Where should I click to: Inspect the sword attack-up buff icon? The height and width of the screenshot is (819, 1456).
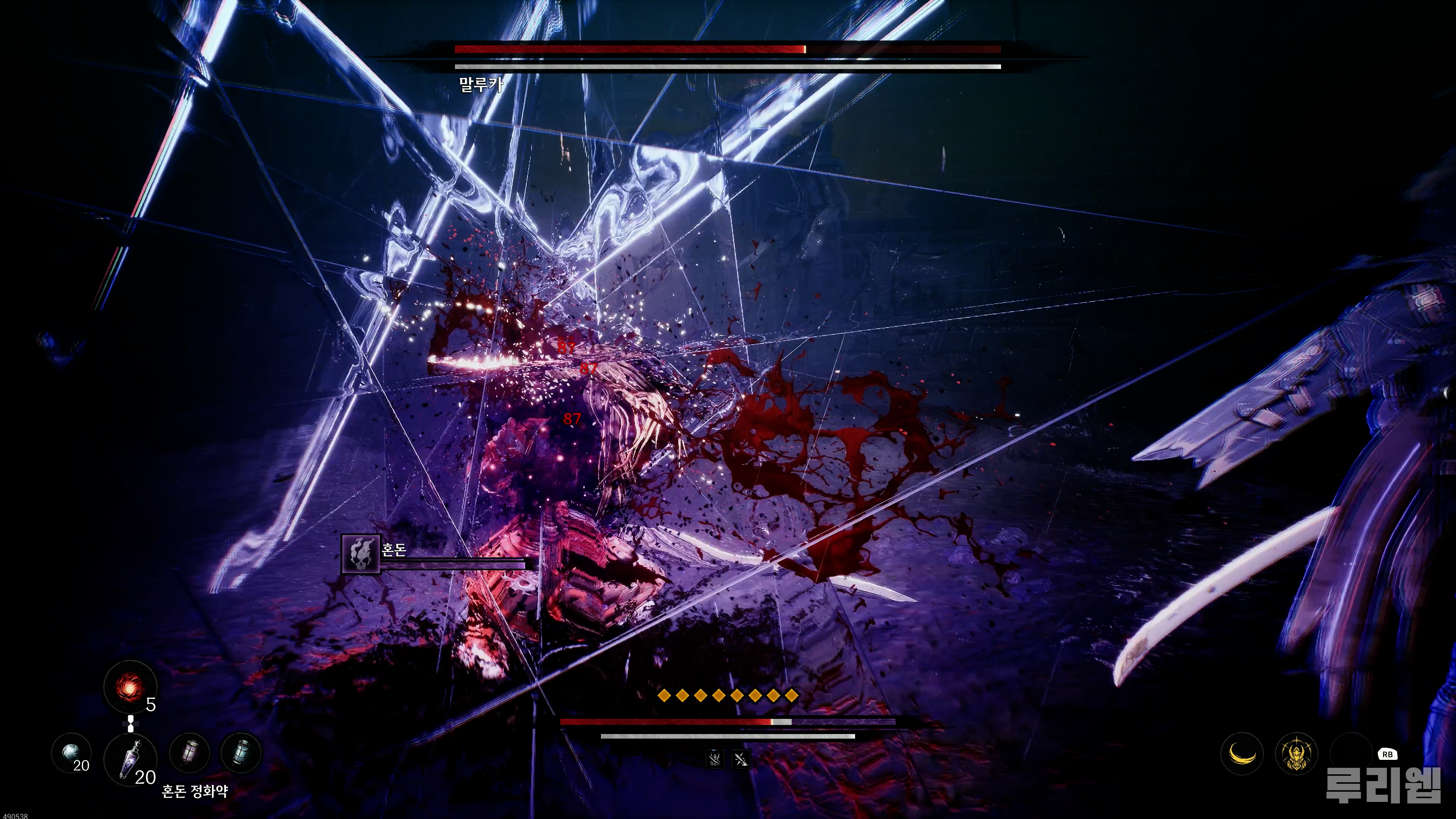pos(741,758)
